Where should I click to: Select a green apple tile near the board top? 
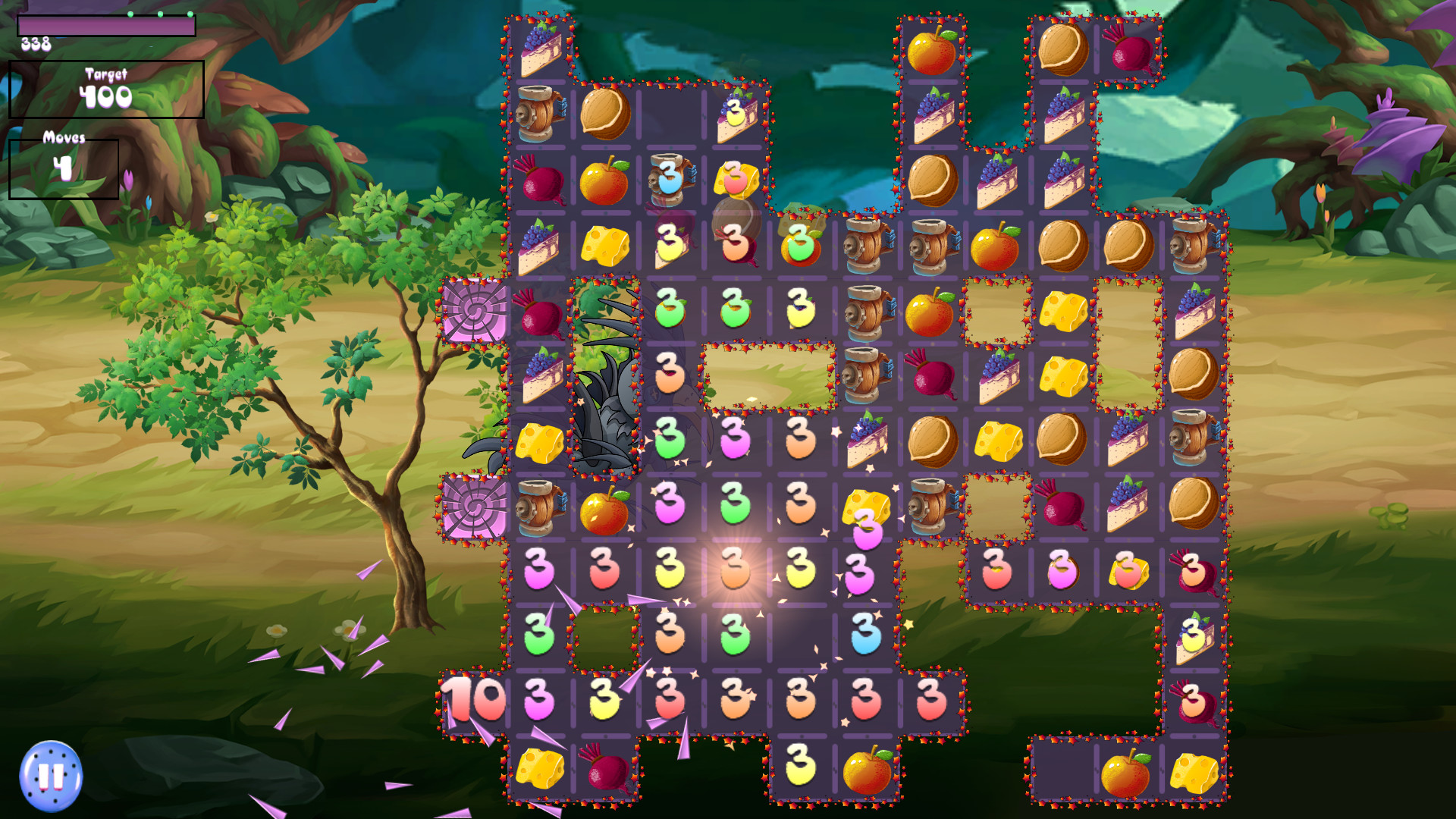pyautogui.click(x=802, y=246)
